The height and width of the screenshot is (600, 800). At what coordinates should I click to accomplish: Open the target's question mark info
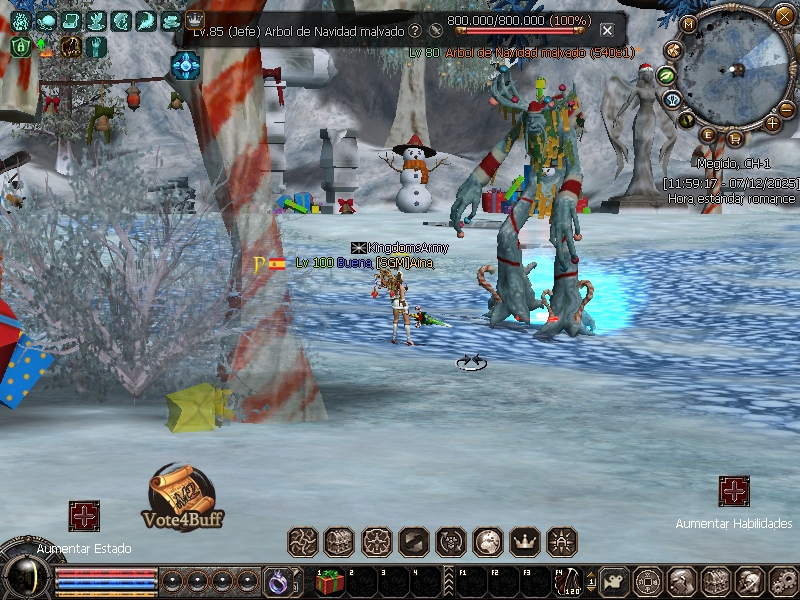point(414,31)
